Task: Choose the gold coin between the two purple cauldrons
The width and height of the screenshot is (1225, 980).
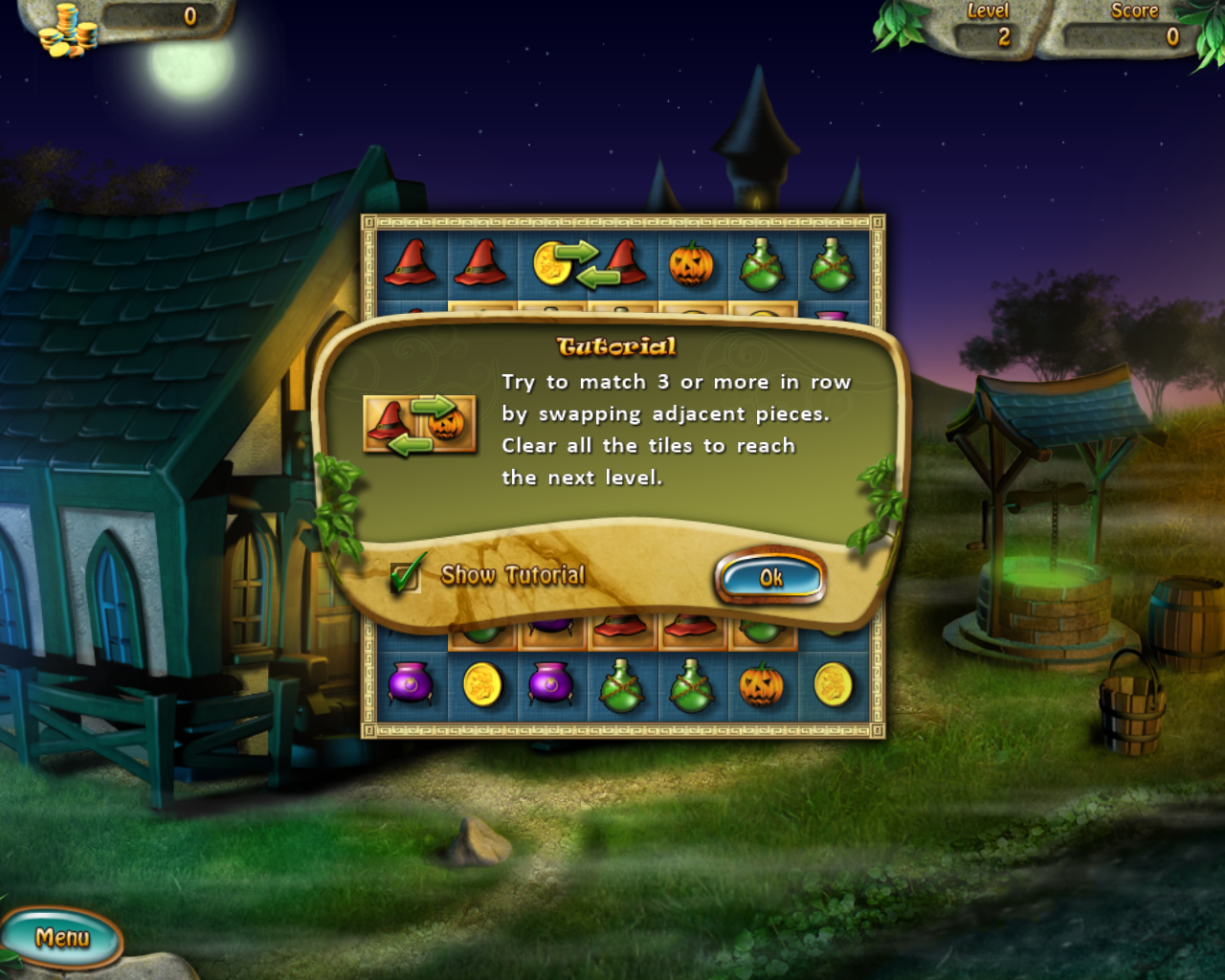Action: click(481, 685)
